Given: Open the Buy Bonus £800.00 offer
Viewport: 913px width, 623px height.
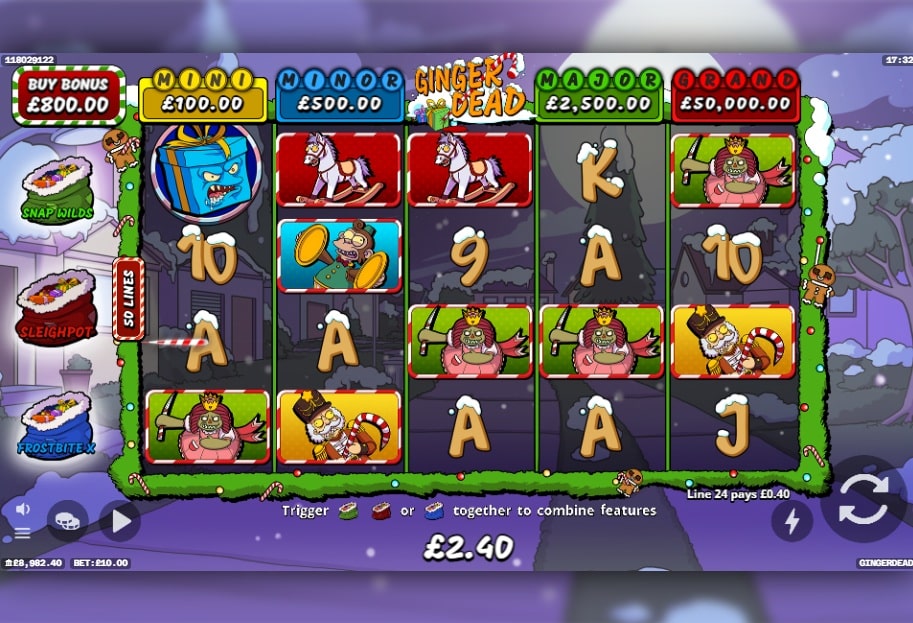Looking at the screenshot, I should (x=69, y=95).
